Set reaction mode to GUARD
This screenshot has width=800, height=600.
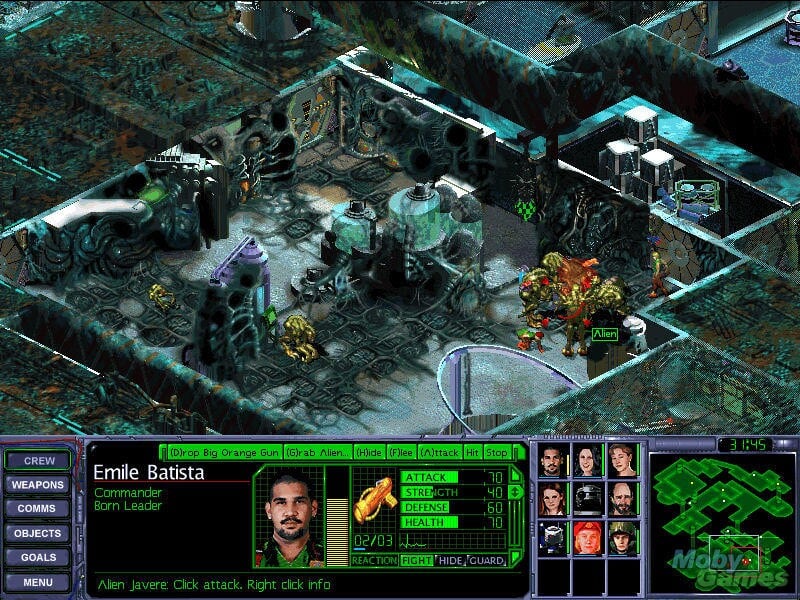pyautogui.click(x=486, y=561)
